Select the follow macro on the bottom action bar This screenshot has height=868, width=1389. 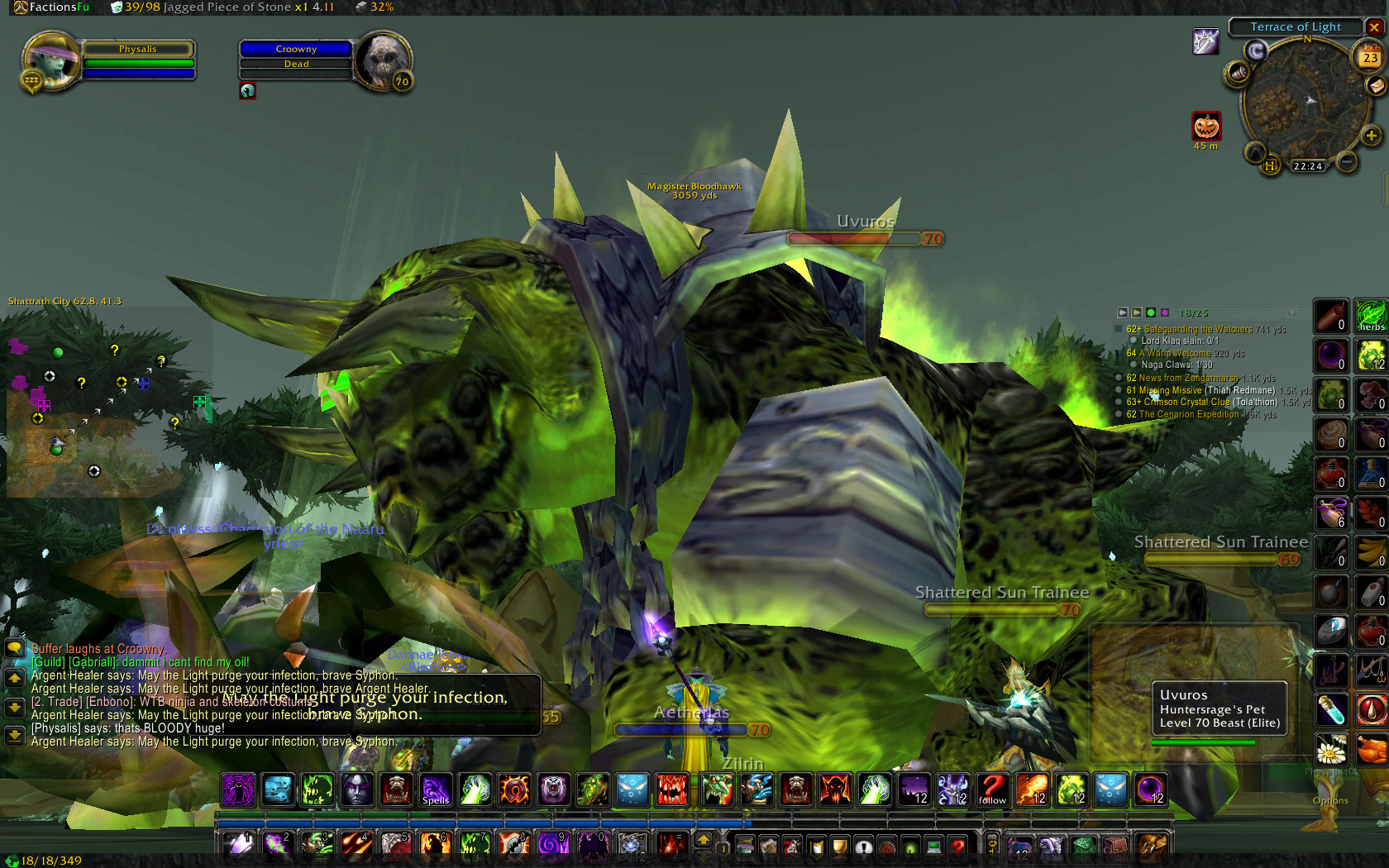[x=992, y=789]
